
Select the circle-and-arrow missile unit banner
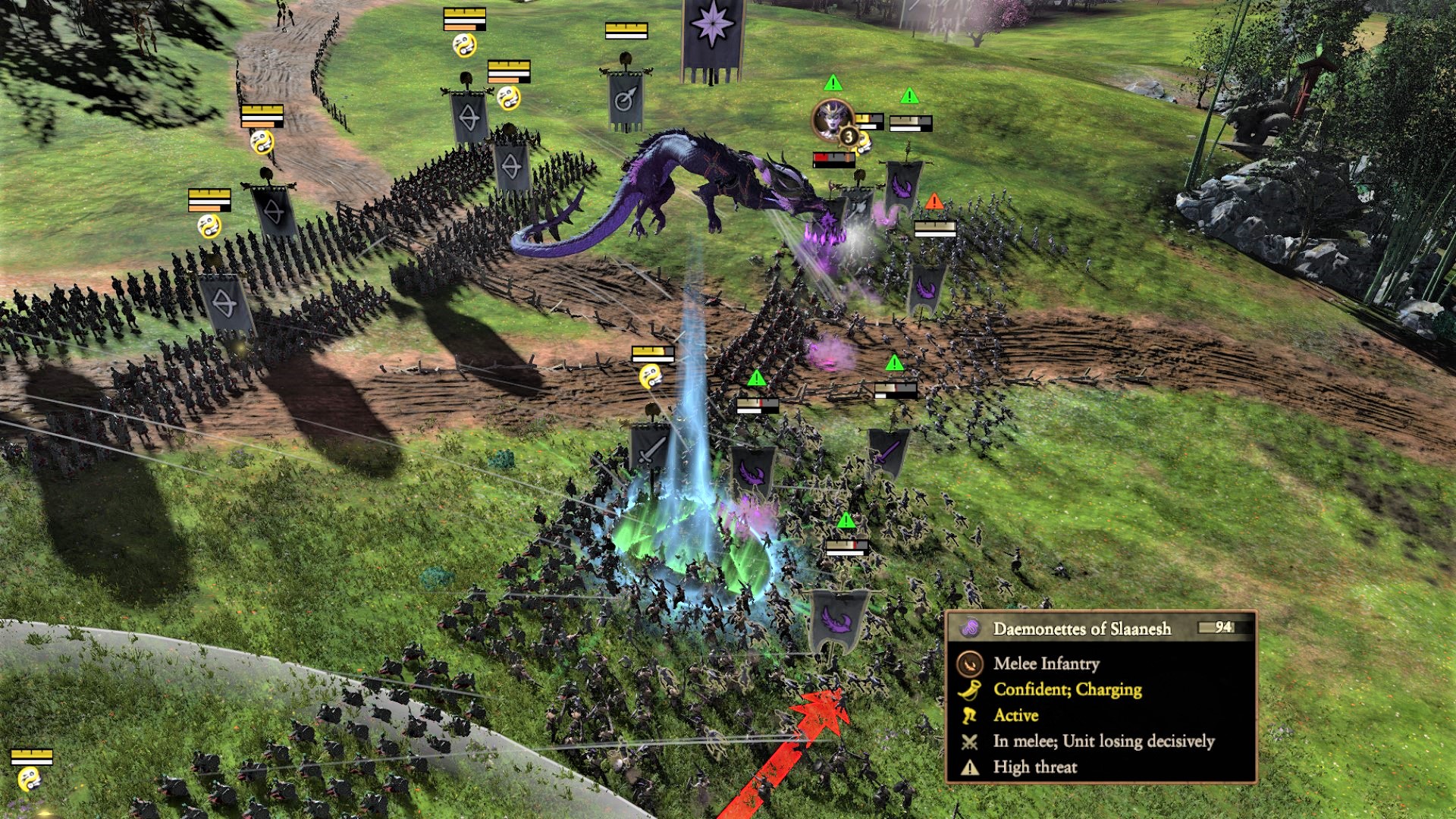(x=626, y=99)
